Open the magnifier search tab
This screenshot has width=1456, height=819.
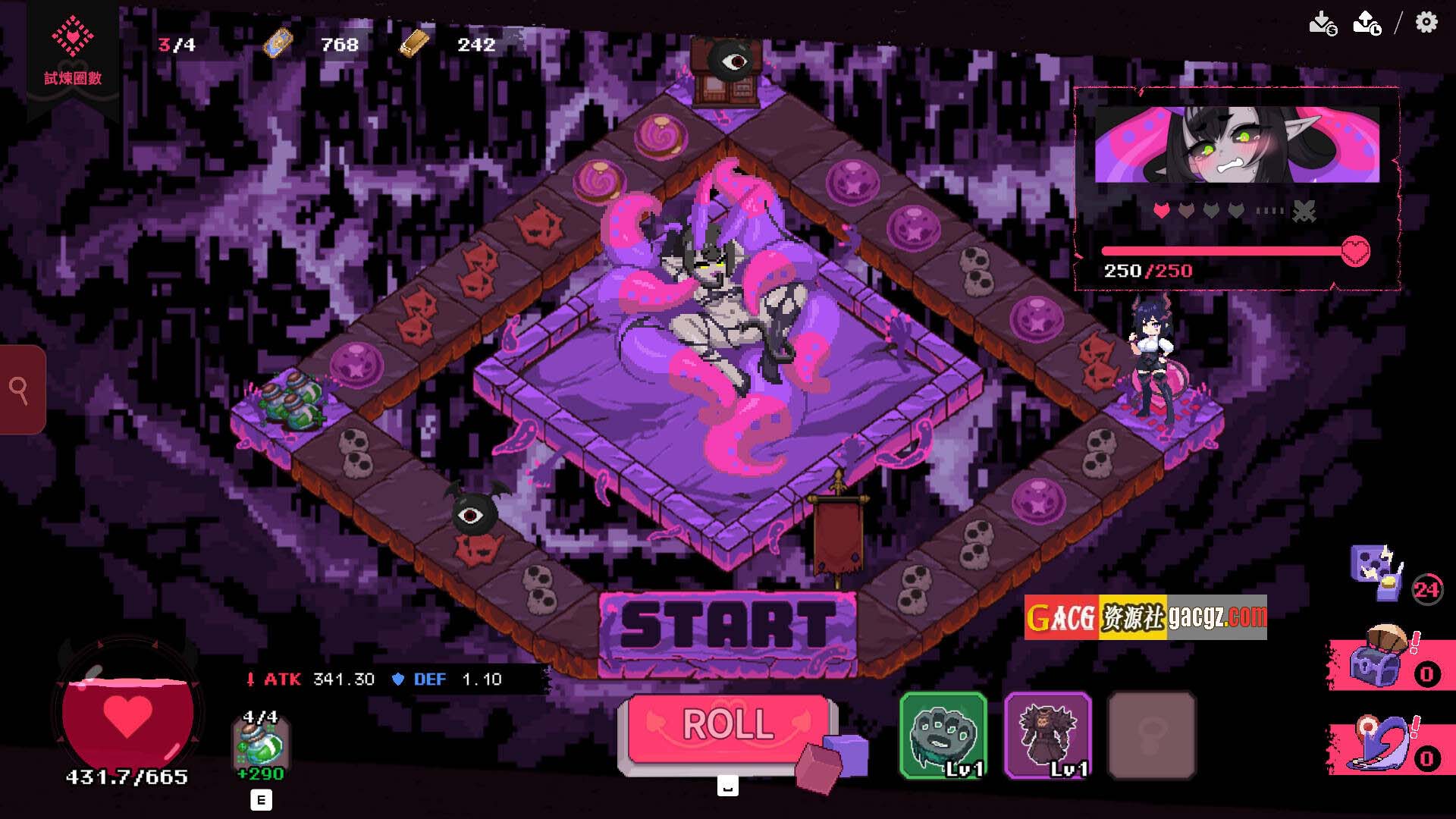(20, 390)
